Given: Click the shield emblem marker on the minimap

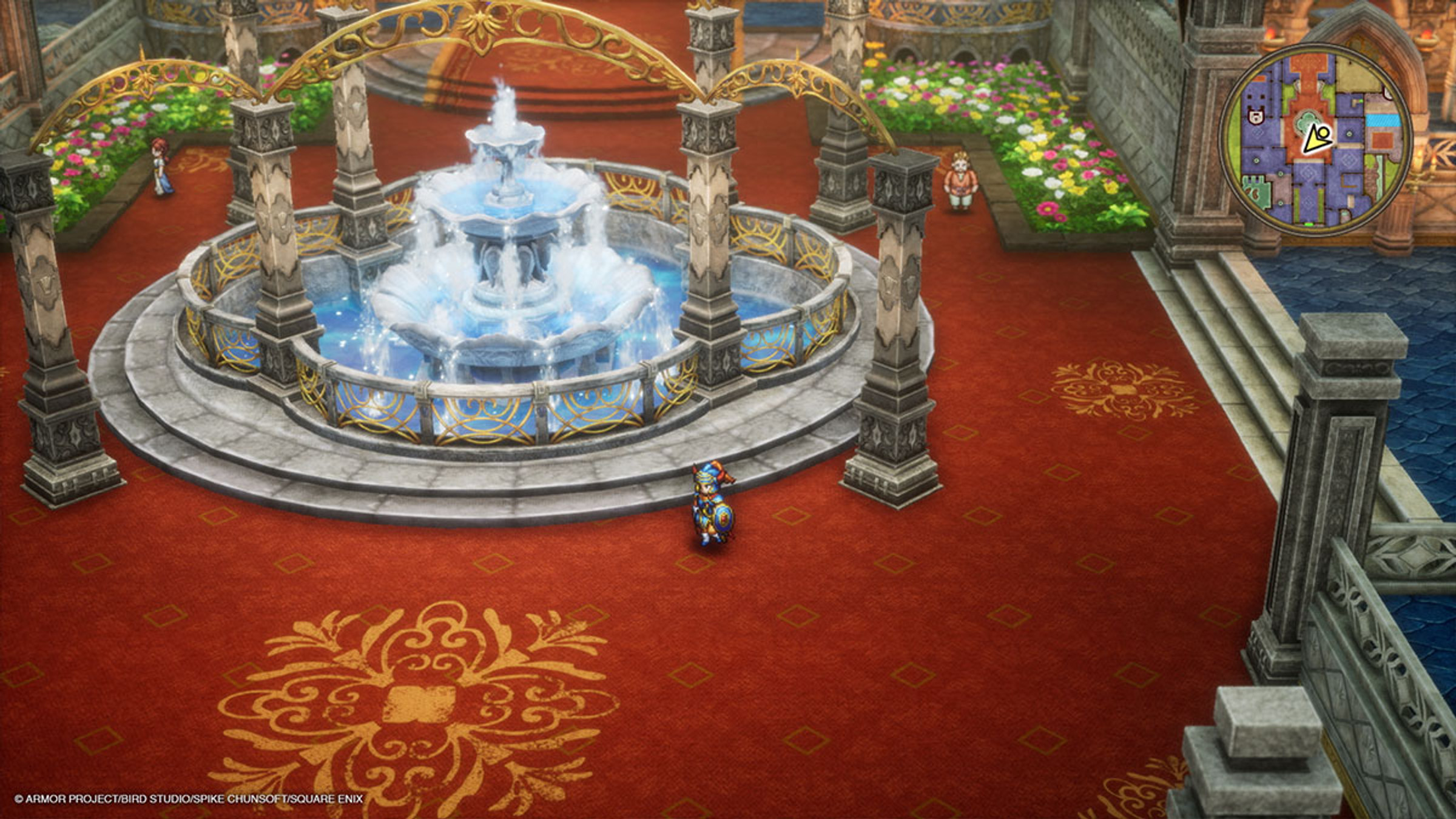Looking at the screenshot, I should click(1255, 117).
